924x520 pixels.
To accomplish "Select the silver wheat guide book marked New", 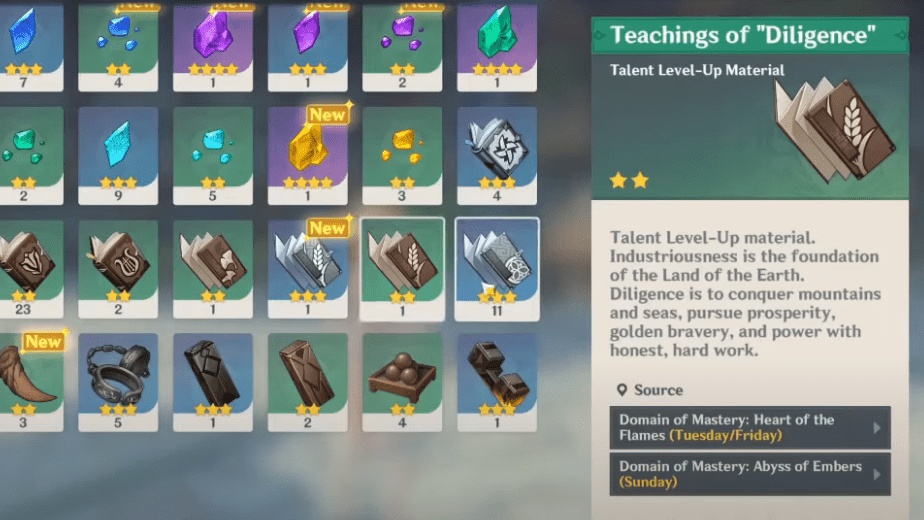I will pos(308,267).
